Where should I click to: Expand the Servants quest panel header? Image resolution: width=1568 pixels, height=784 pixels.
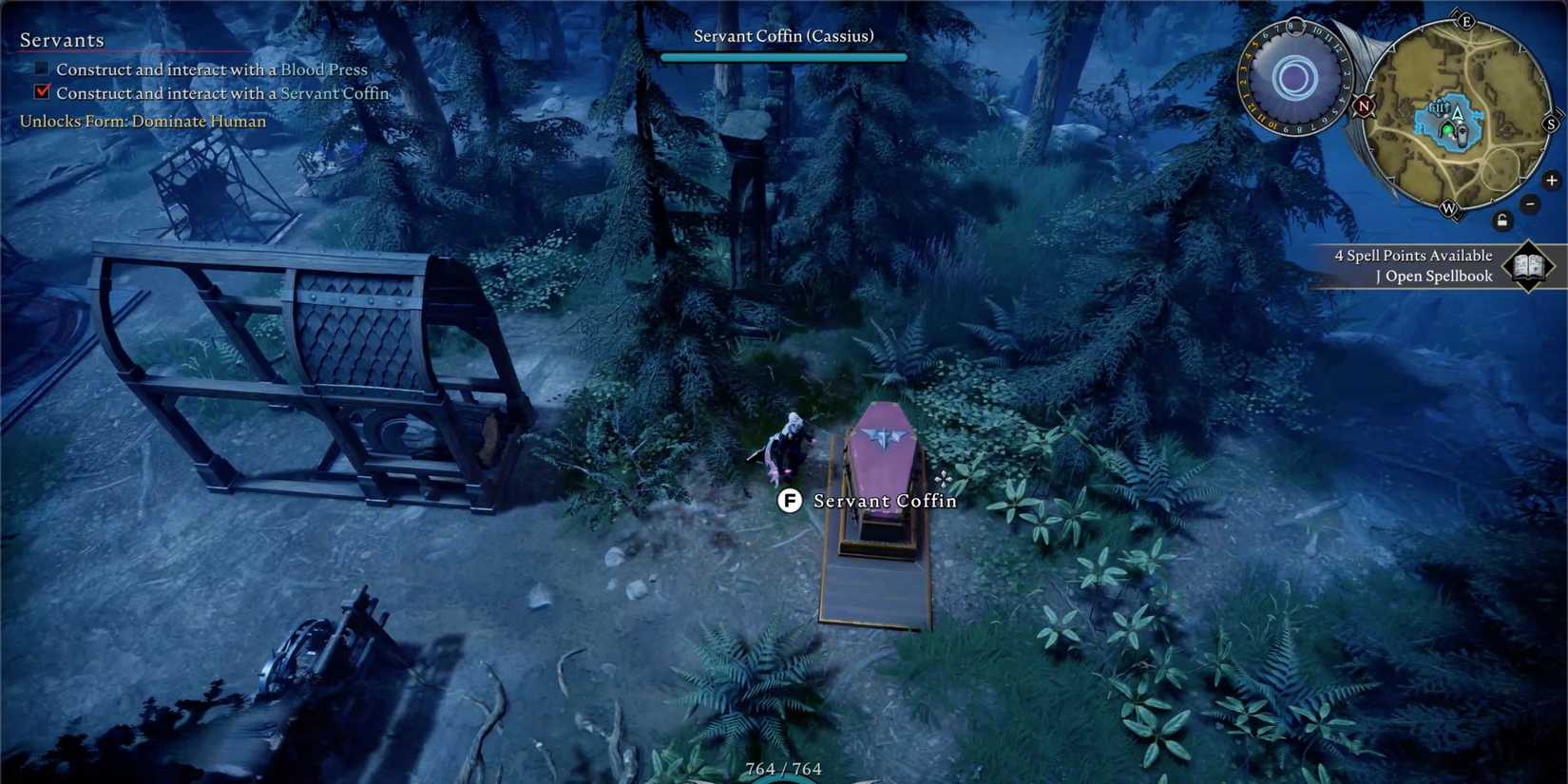point(62,40)
